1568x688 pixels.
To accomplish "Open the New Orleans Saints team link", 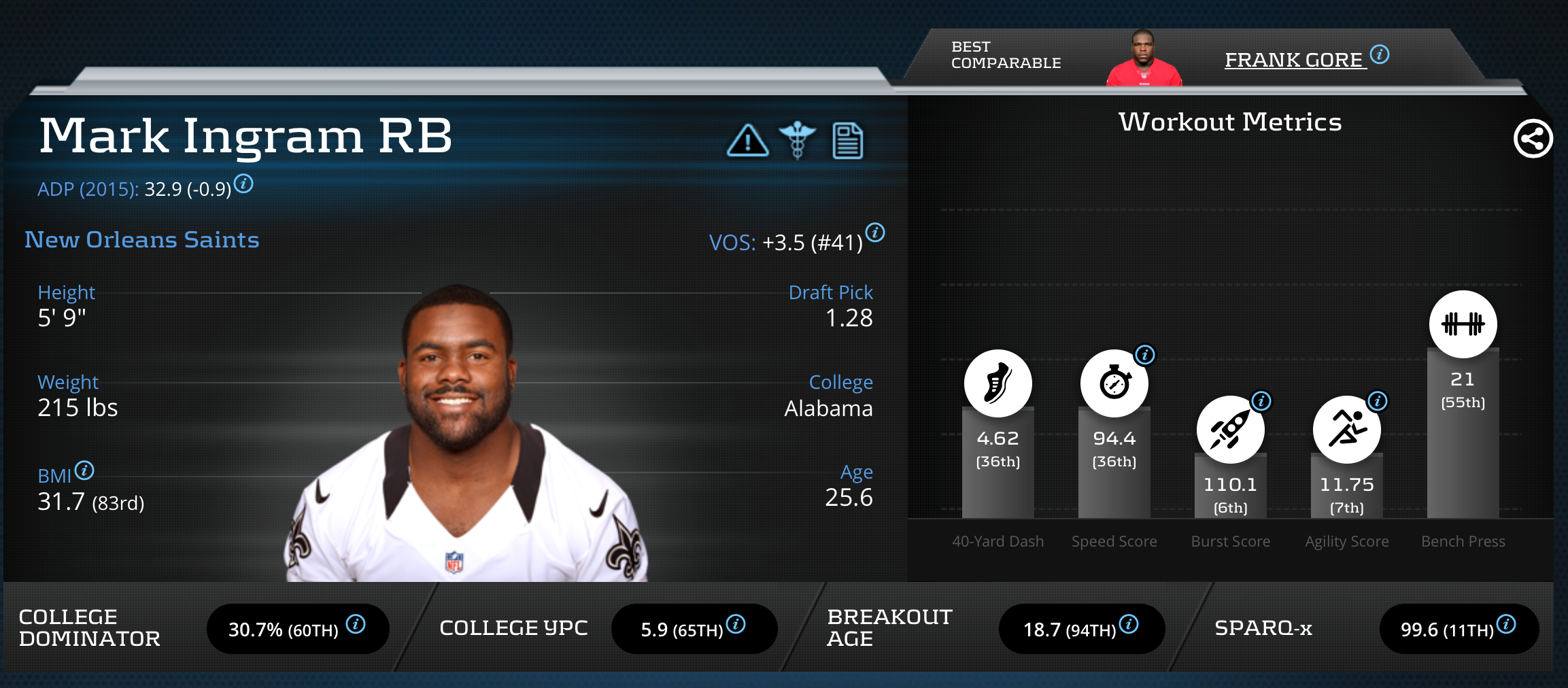I will coord(141,240).
